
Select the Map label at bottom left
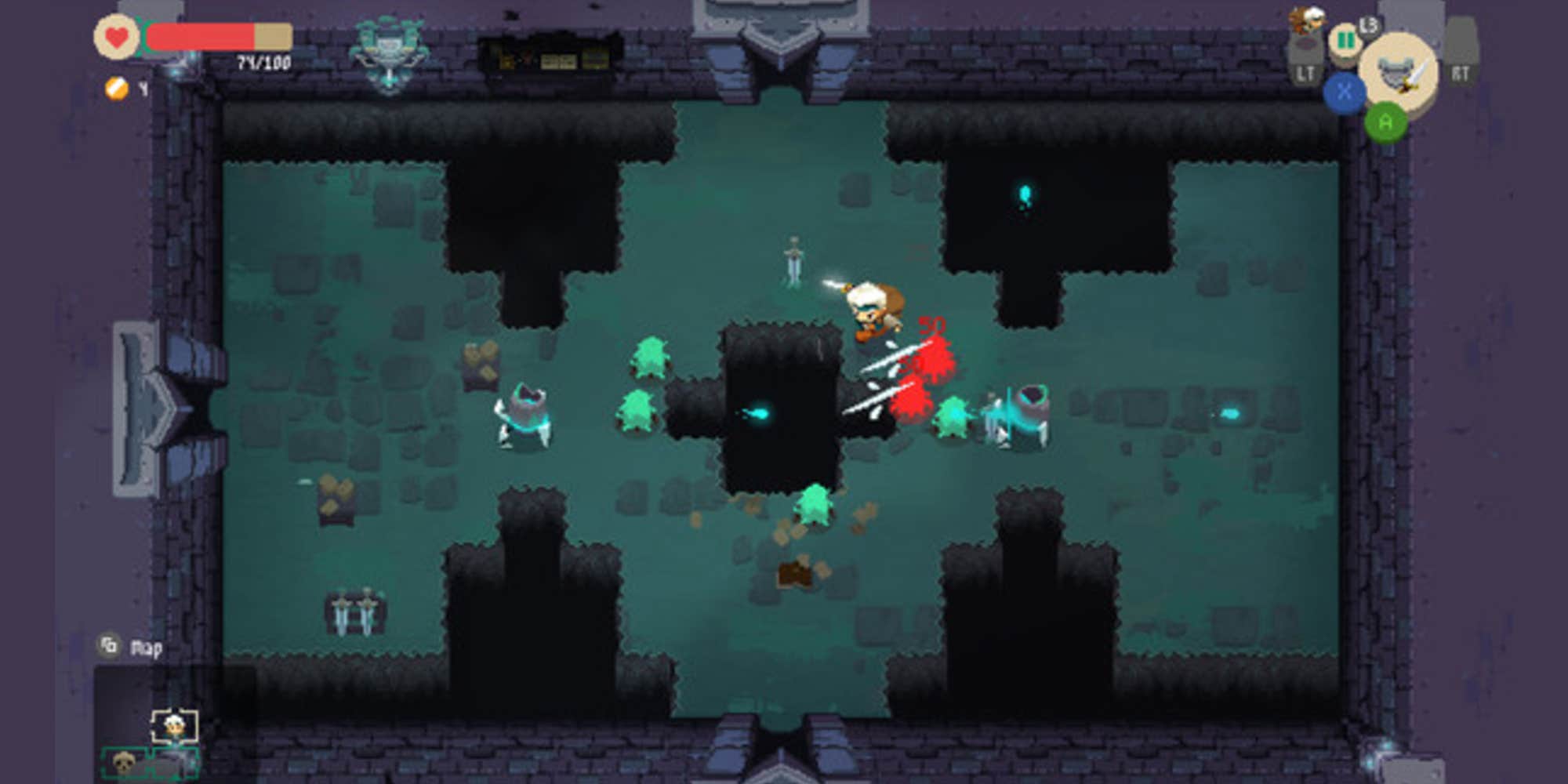click(x=147, y=648)
